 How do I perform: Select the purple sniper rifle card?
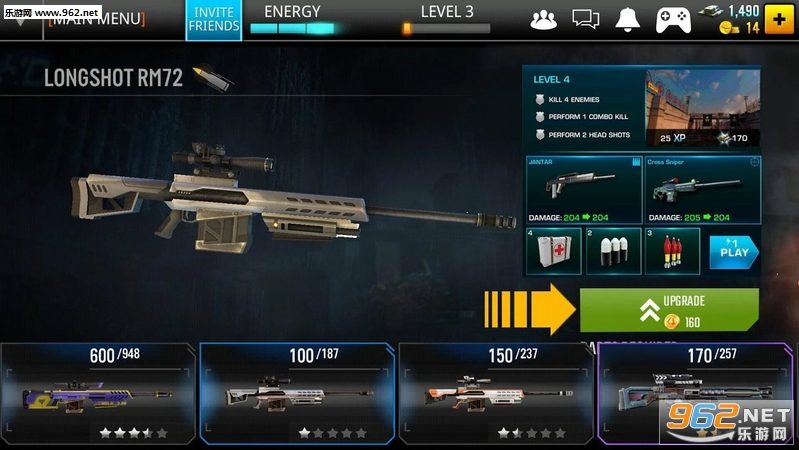click(x=98, y=393)
